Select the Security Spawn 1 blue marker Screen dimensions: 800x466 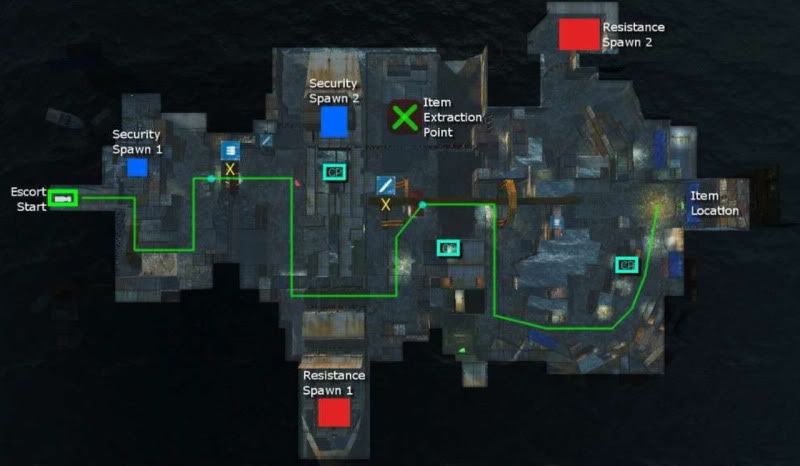coord(137,167)
